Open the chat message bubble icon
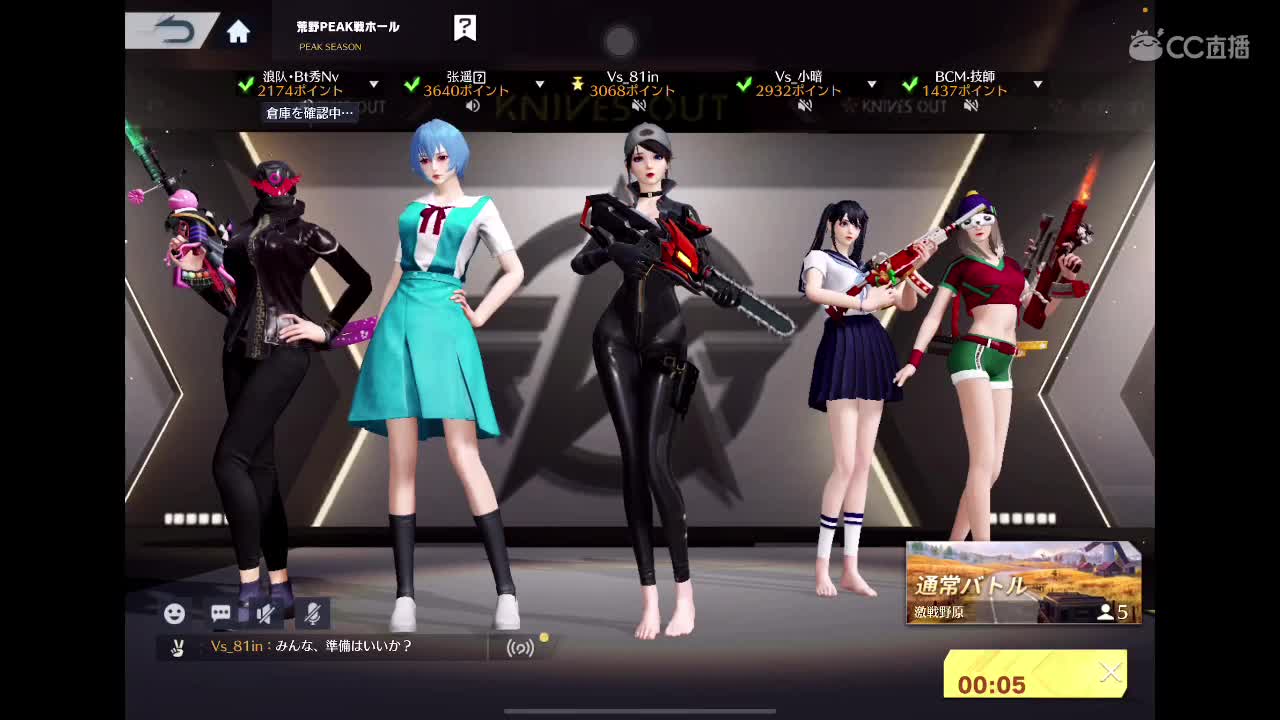This screenshot has height=720, width=1280. click(219, 614)
